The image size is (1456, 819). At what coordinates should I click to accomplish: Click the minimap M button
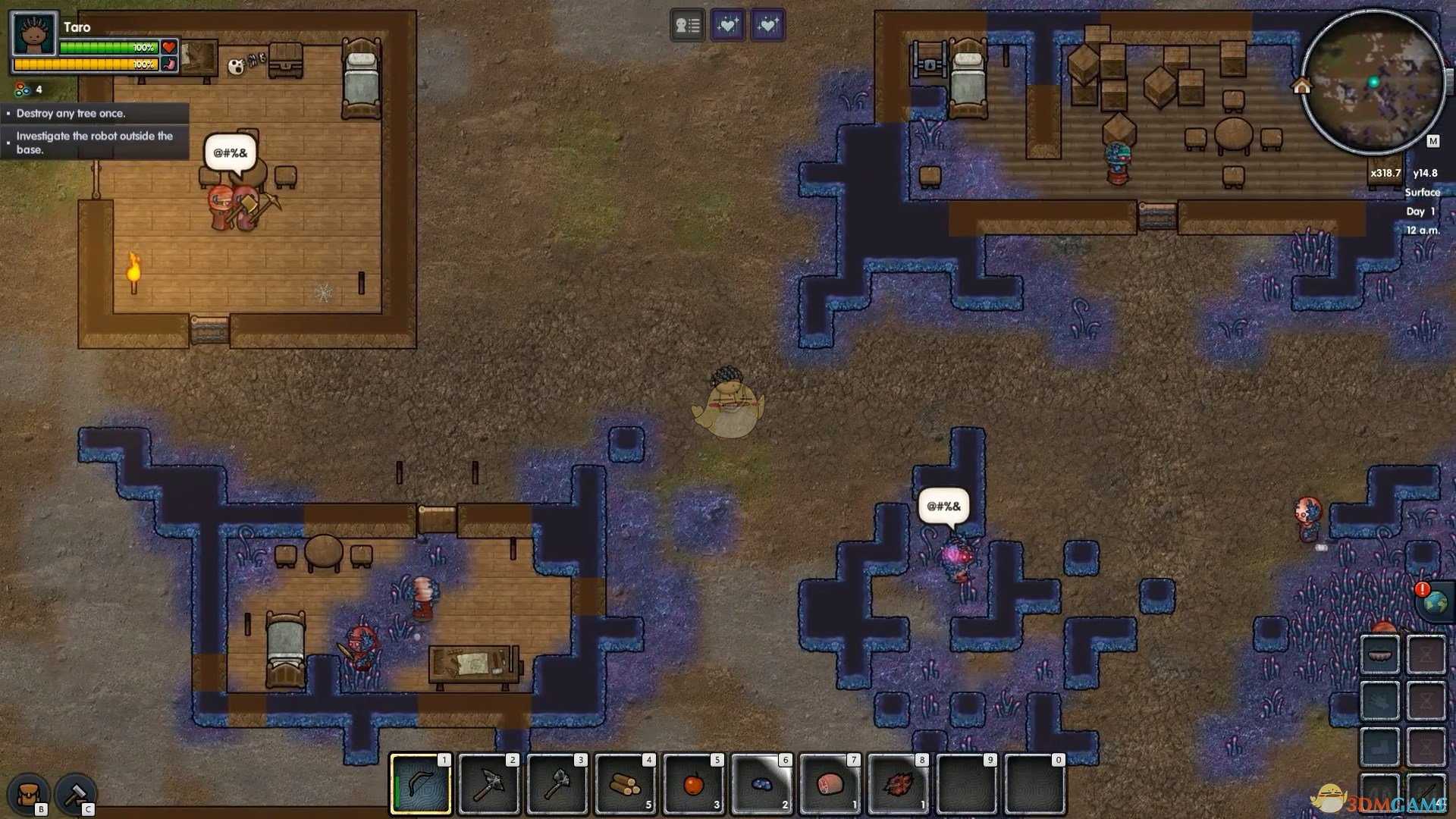1432,141
